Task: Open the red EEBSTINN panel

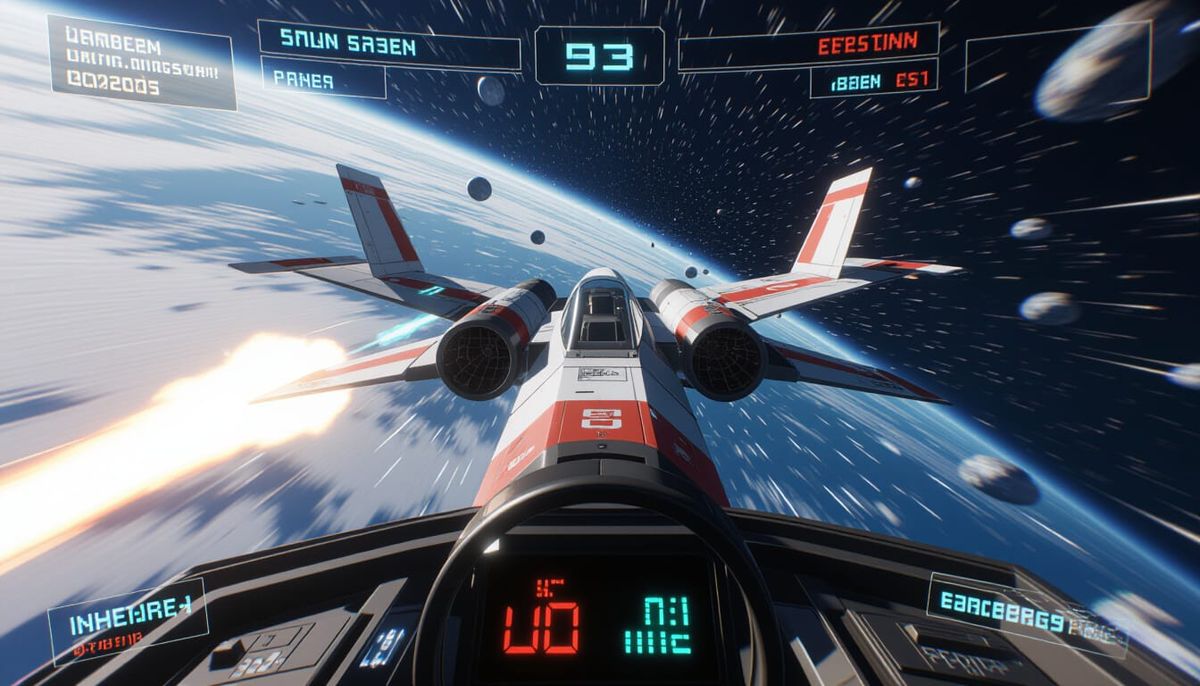Action: pyautogui.click(x=808, y=47)
